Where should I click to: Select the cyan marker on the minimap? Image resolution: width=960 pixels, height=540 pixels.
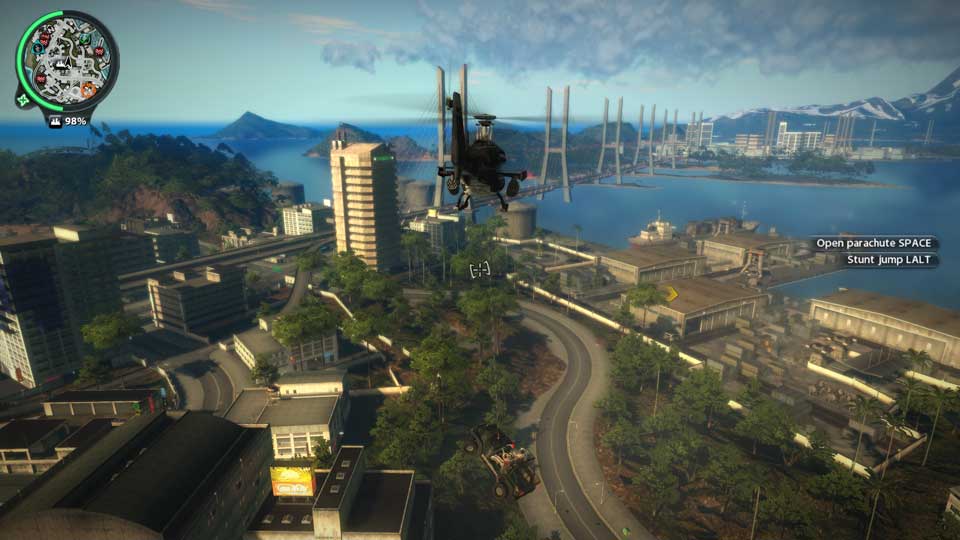click(x=37, y=47)
